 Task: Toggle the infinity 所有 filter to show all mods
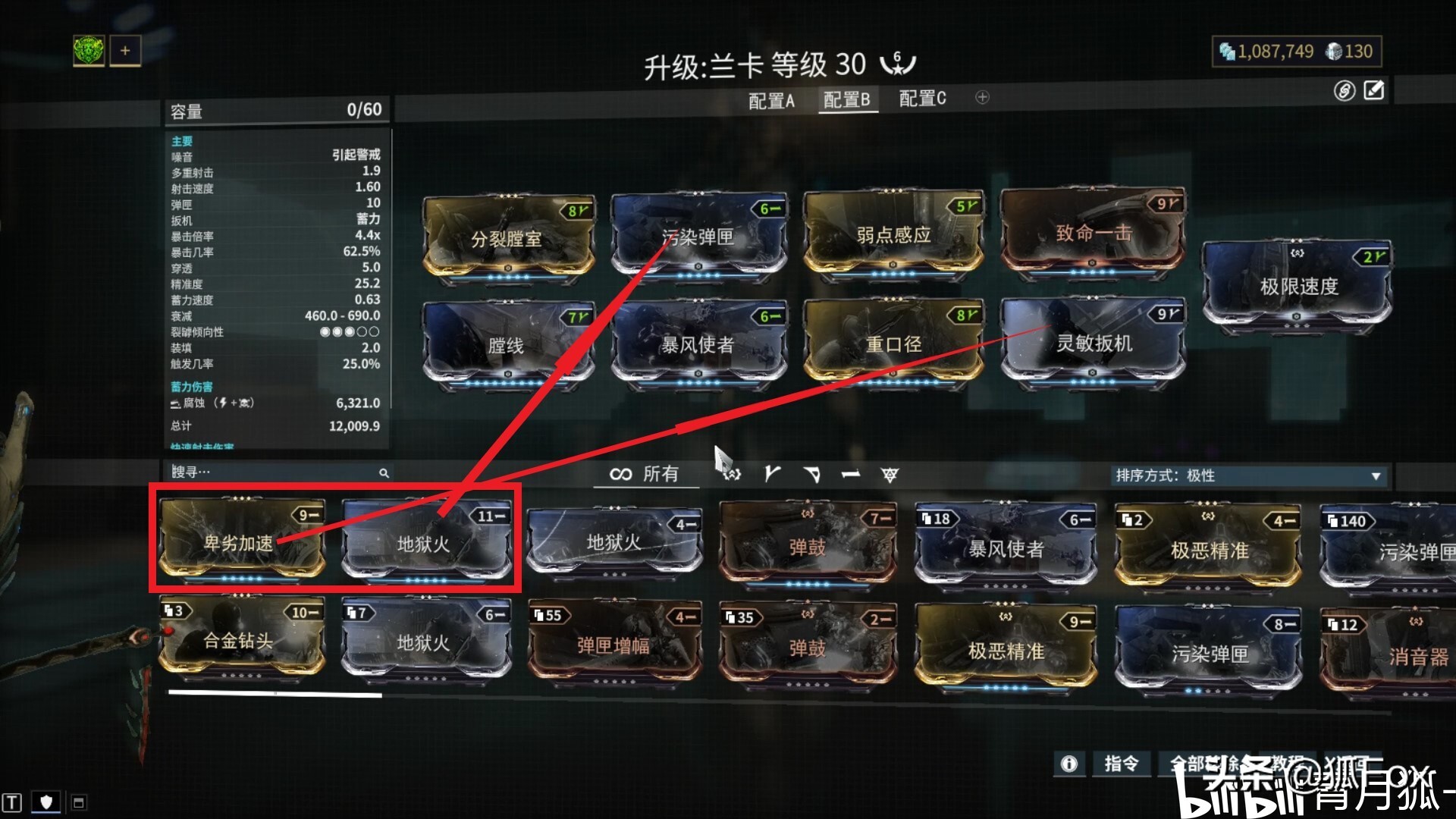click(x=645, y=474)
